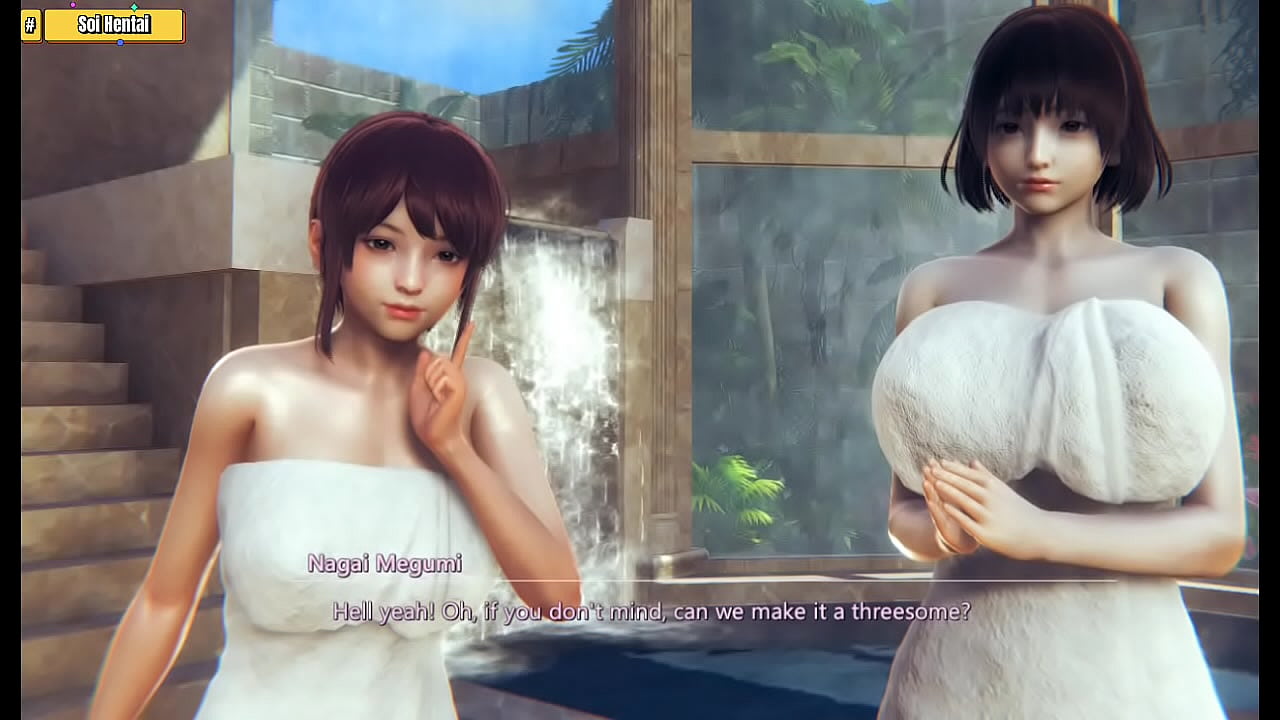Select the hash symbol icon beside the tag
This screenshot has height=720, width=1280.
pyautogui.click(x=31, y=26)
